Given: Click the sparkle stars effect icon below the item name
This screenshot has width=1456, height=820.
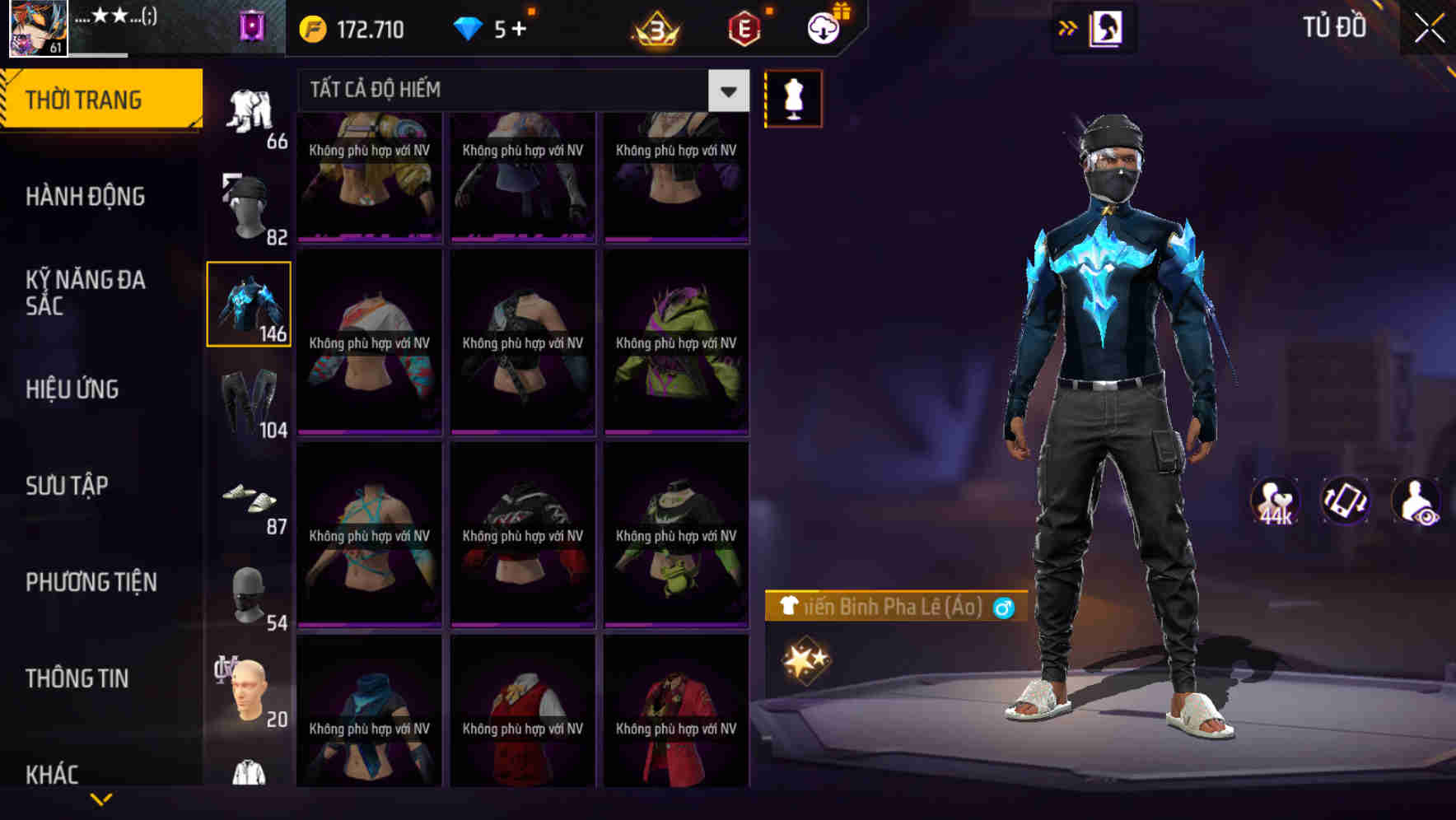Looking at the screenshot, I should point(807,657).
